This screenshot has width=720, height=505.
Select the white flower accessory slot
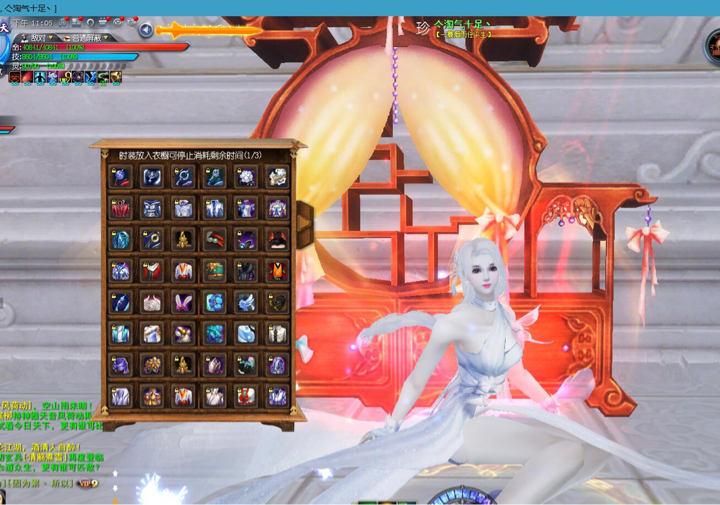[246, 177]
